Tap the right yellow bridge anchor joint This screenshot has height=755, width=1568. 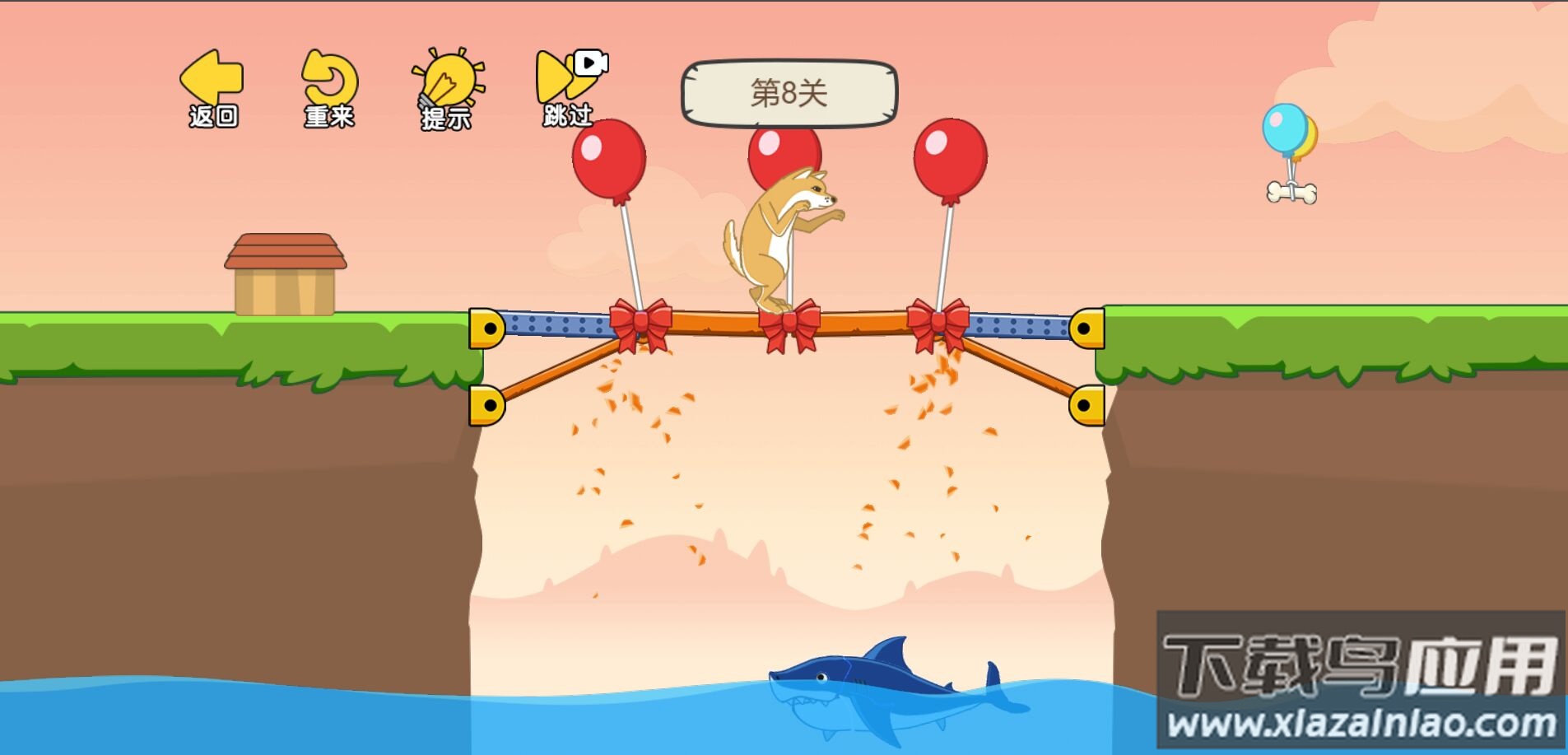(x=1086, y=329)
